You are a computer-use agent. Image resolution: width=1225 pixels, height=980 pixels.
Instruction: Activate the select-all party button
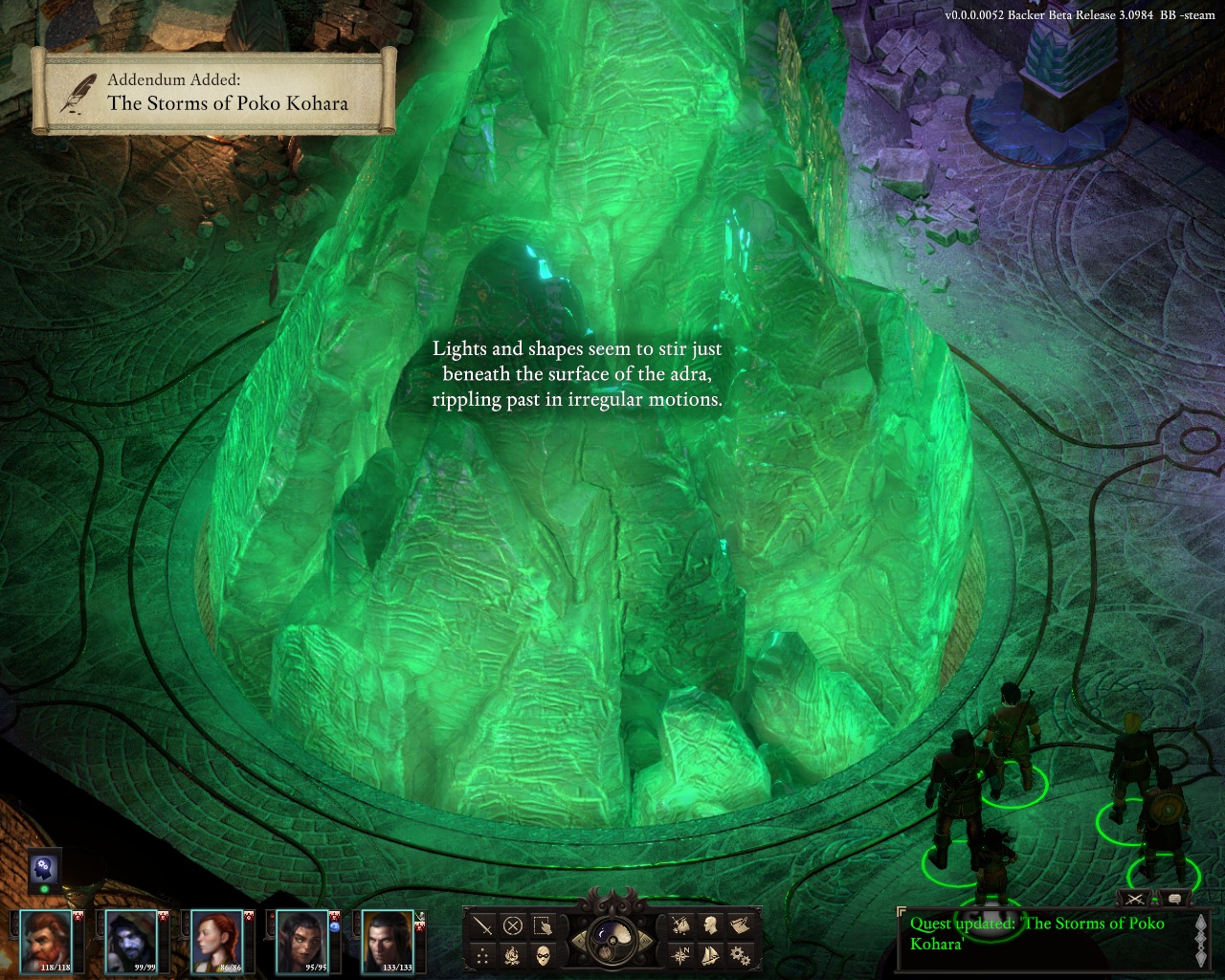coord(544,925)
